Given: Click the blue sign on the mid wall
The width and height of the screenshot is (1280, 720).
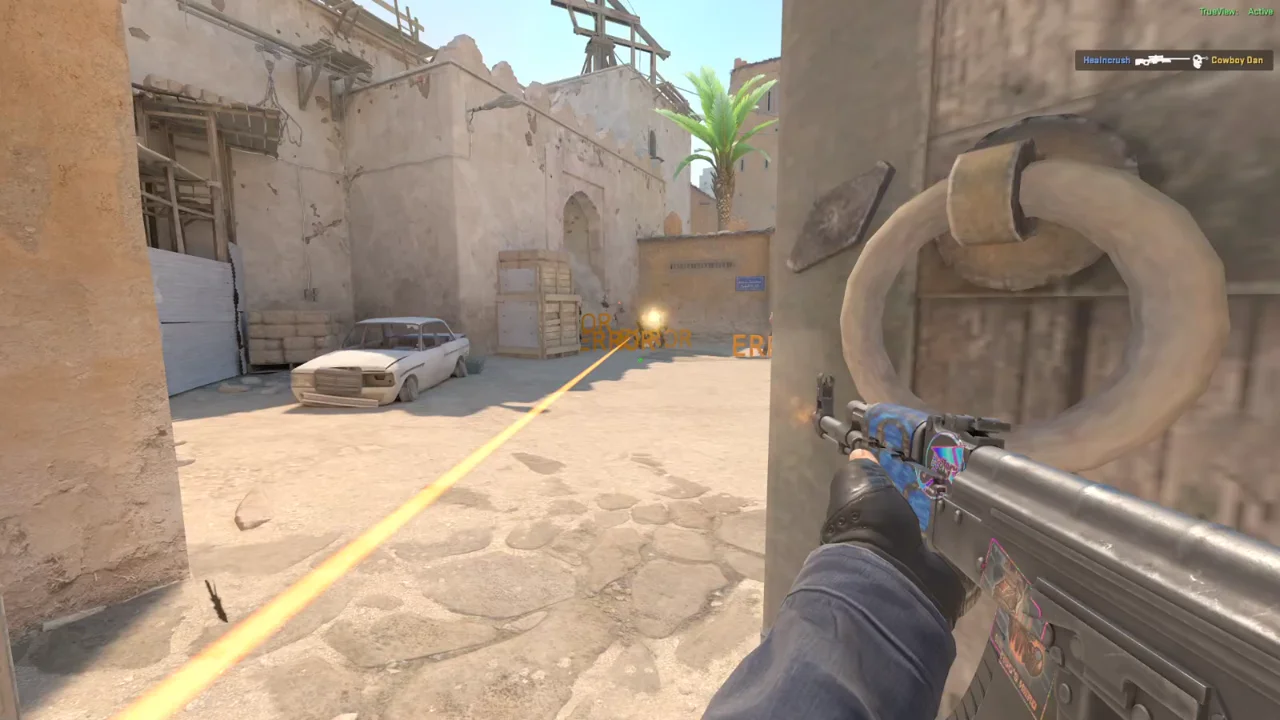Looking at the screenshot, I should tap(748, 285).
